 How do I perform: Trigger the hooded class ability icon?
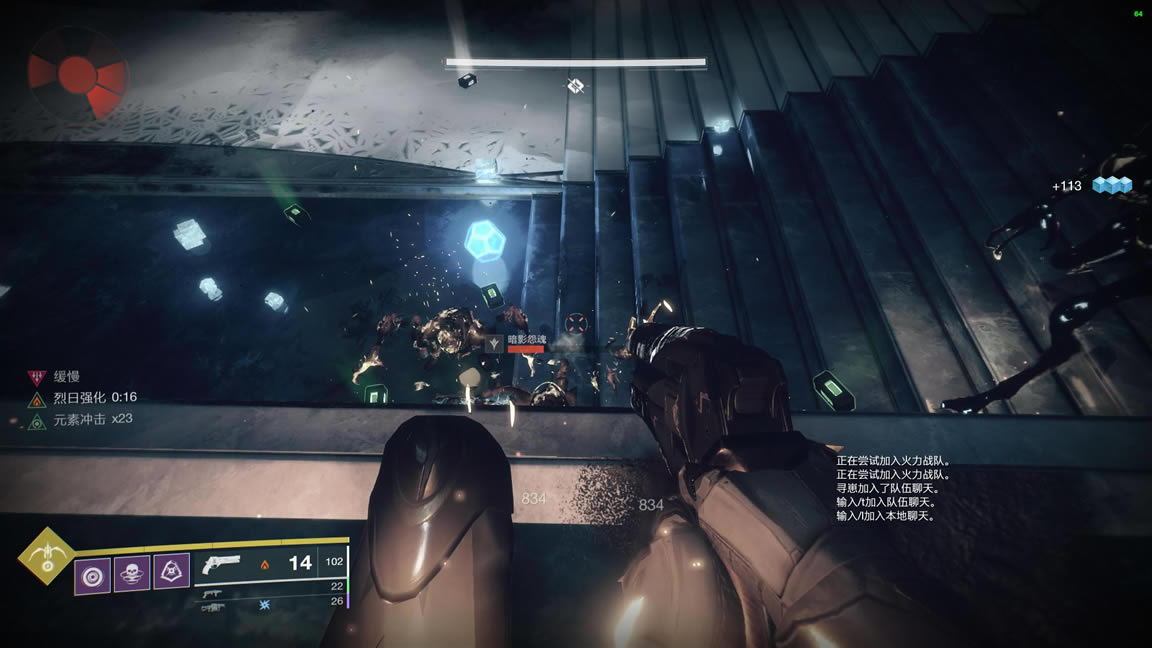point(171,571)
